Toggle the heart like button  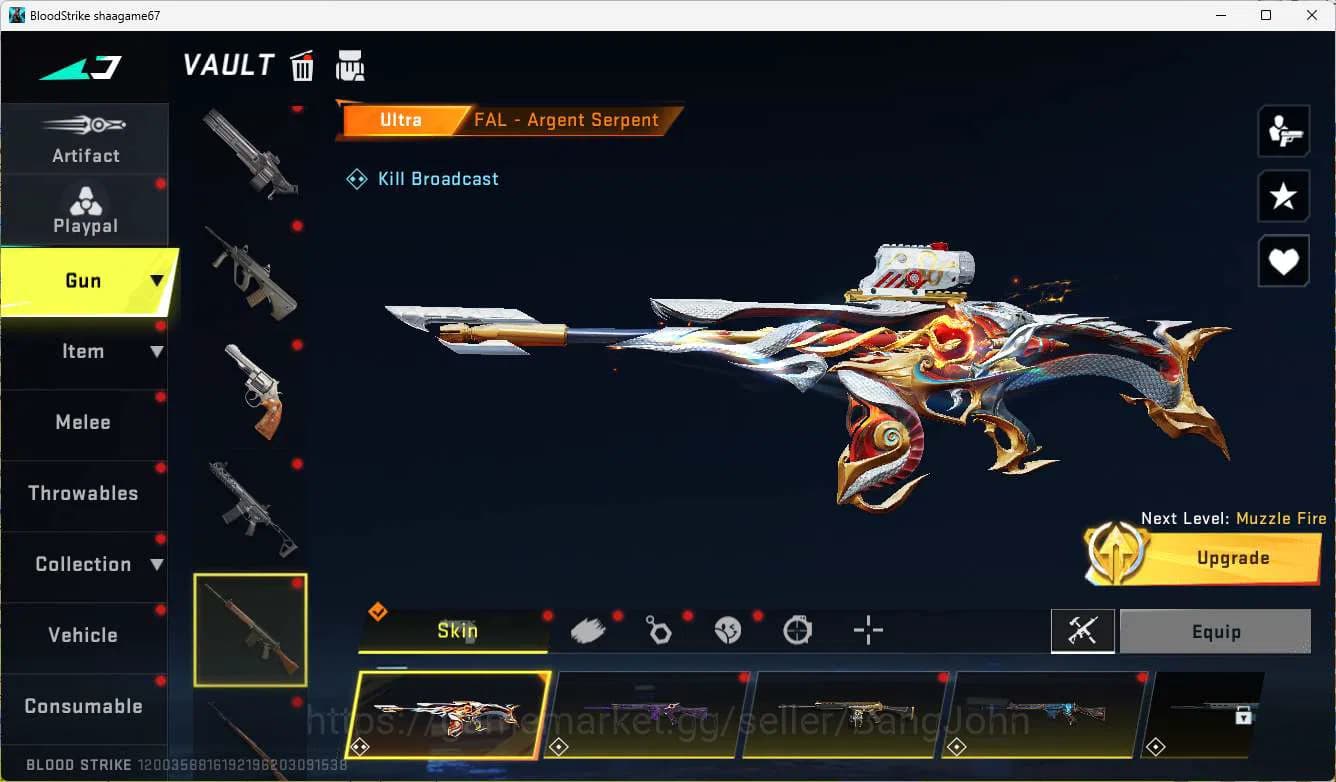coord(1283,261)
